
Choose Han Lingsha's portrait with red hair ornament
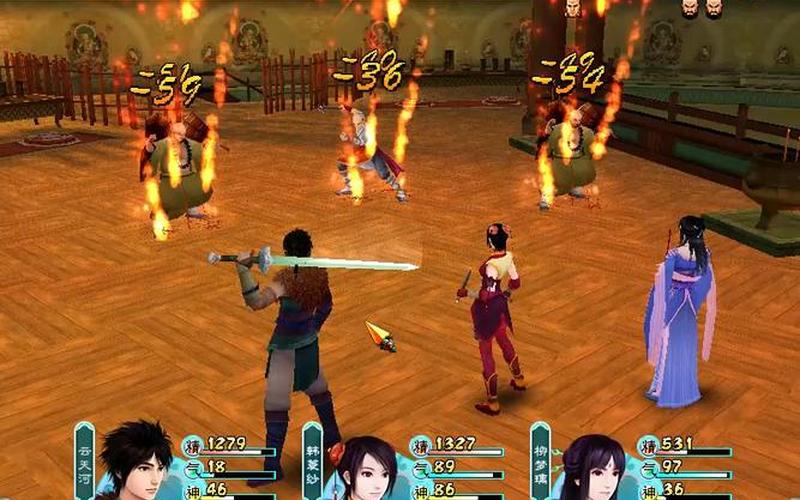tap(366, 468)
